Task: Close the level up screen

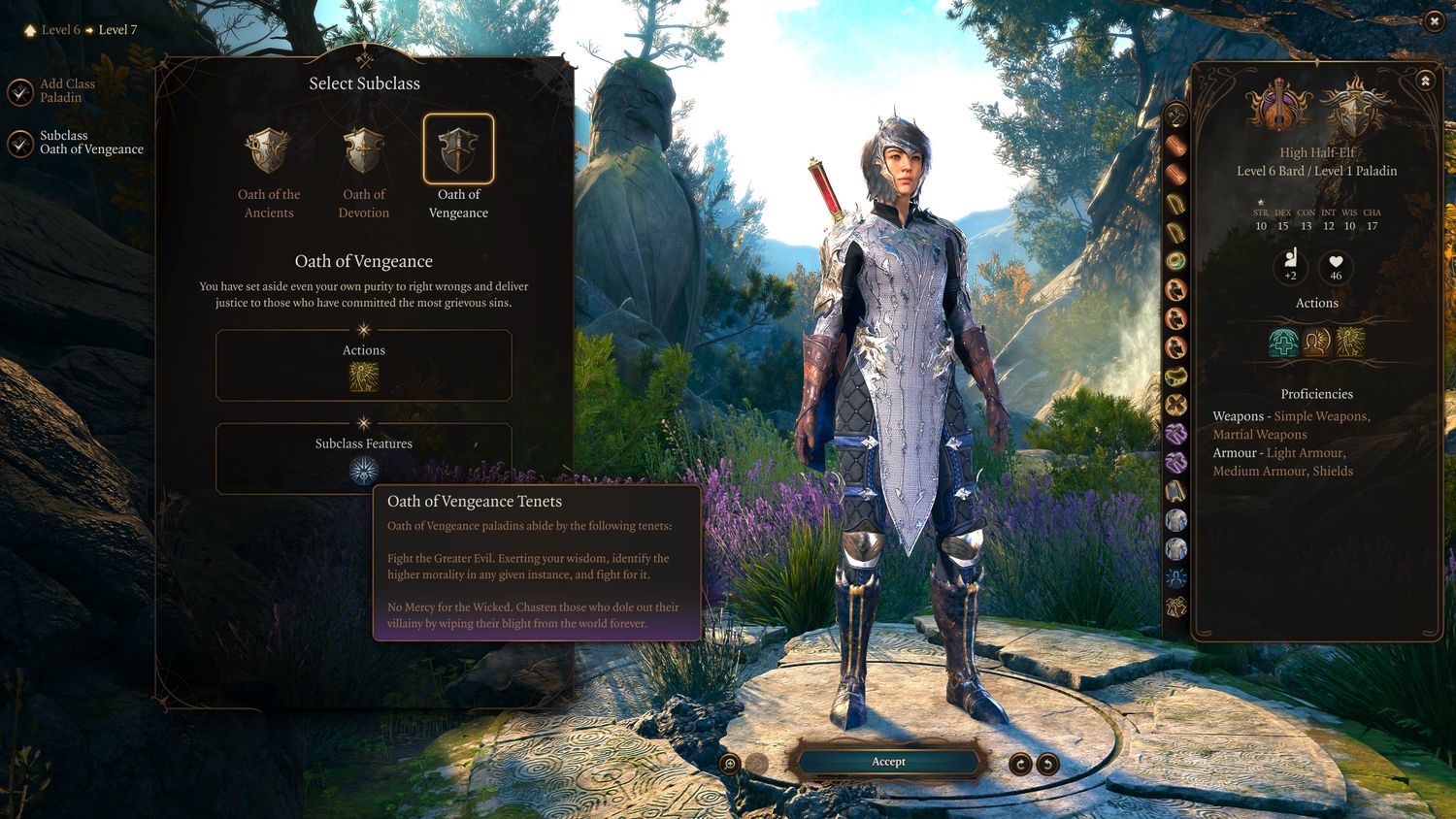Action: (x=1434, y=21)
